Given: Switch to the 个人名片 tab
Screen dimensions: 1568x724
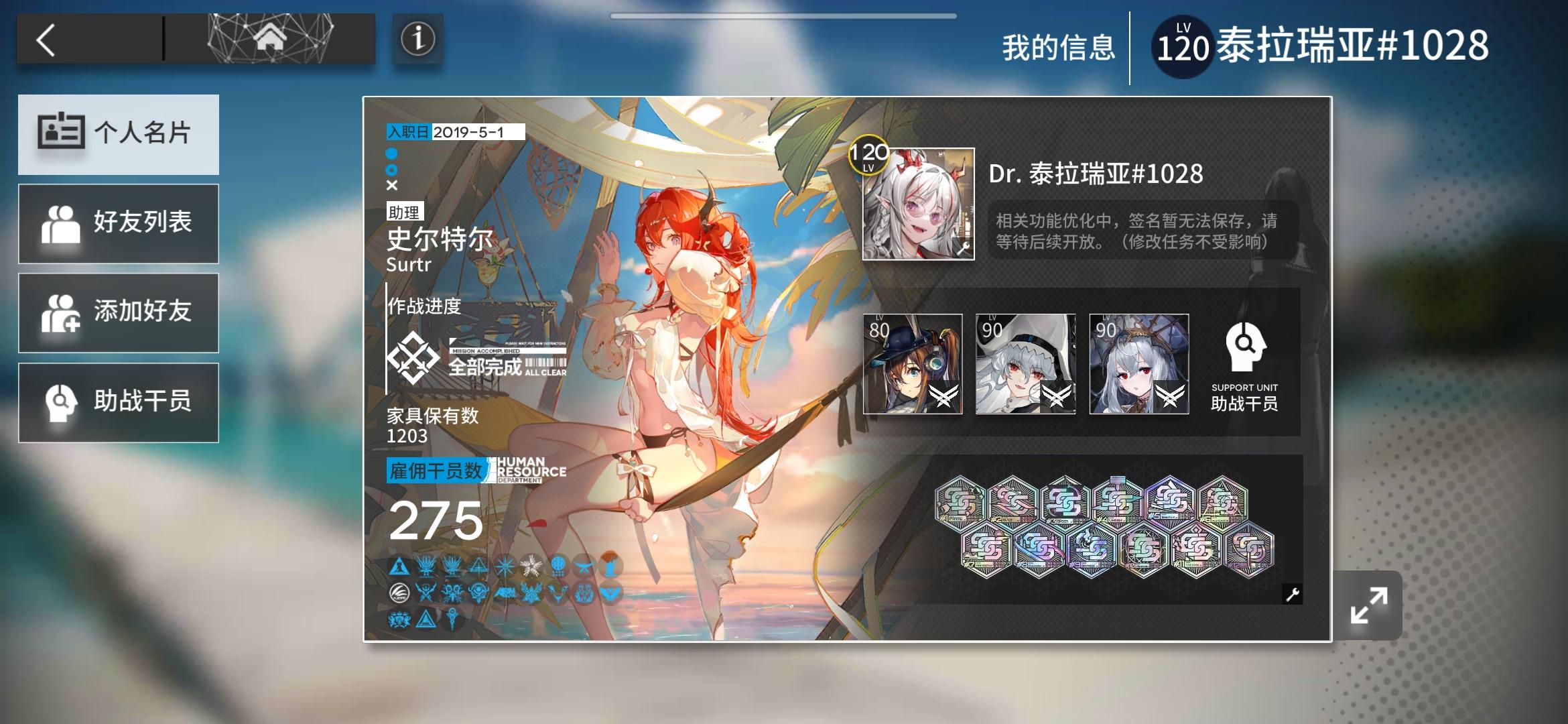Looking at the screenshot, I should click(119, 134).
